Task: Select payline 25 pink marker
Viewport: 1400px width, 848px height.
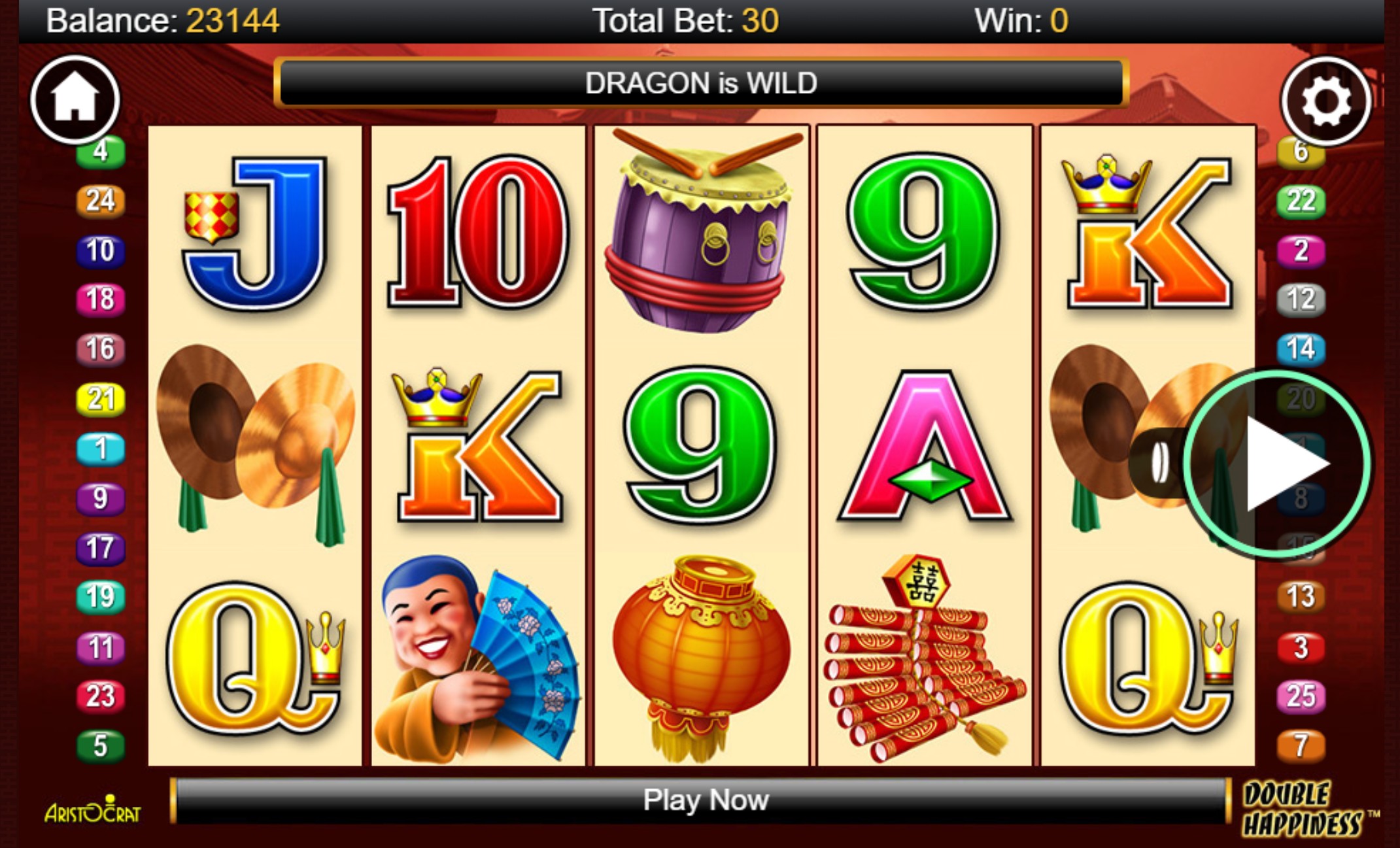Action: pos(1301,696)
